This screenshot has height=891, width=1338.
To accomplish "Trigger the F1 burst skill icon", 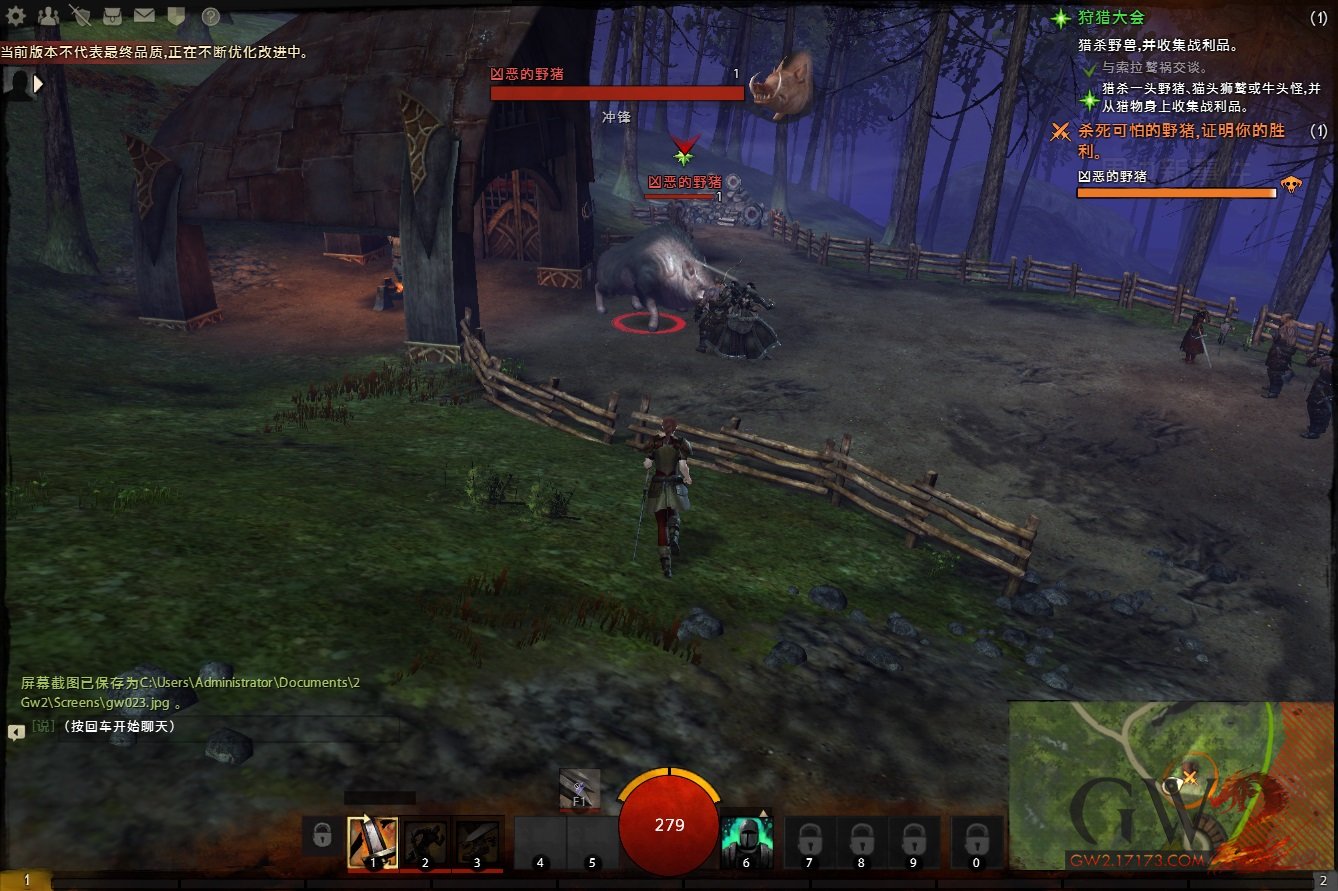I will coord(579,788).
